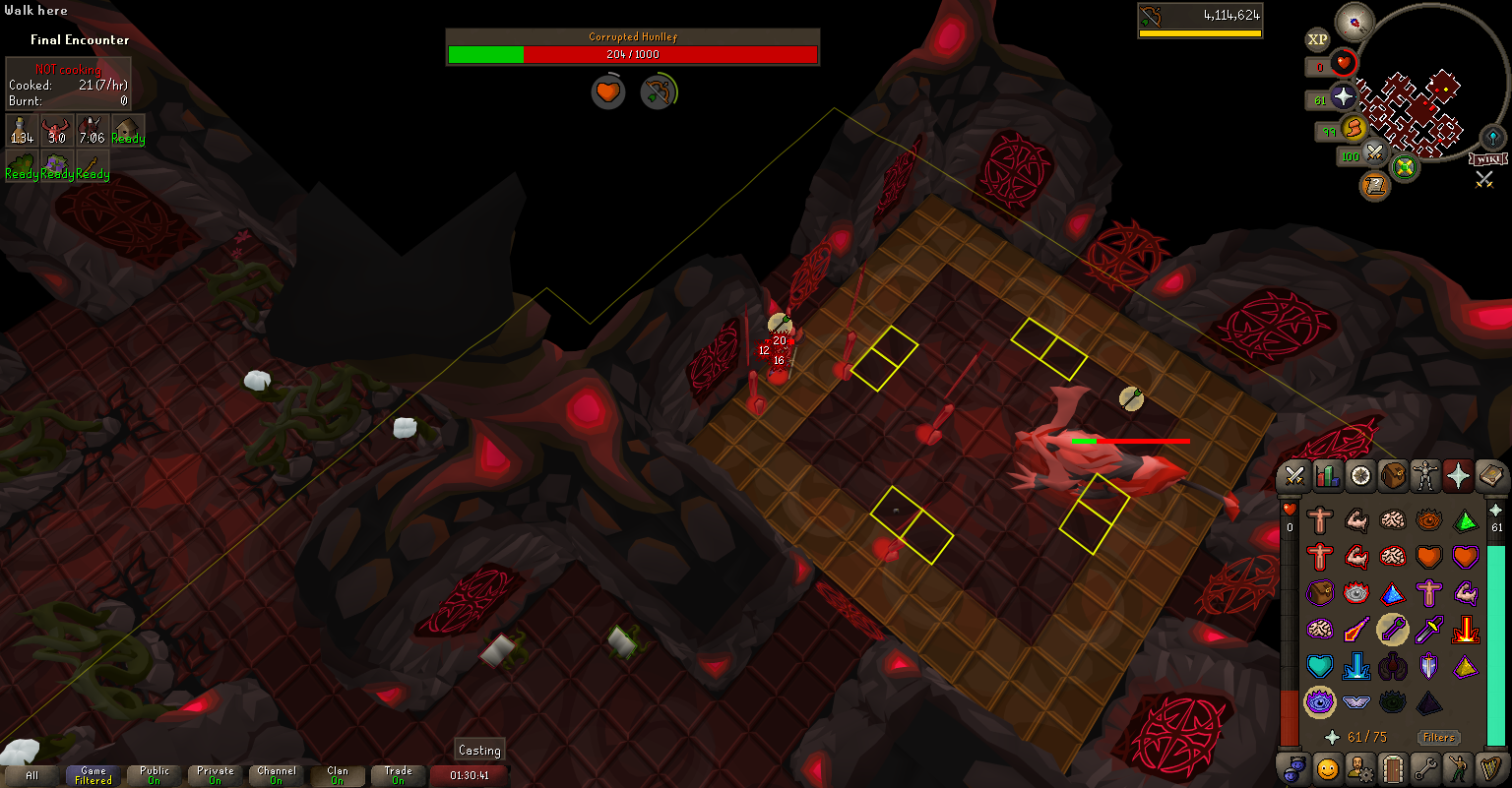1512x788 pixels.
Task: Select the All chat tab
Action: coord(32,775)
